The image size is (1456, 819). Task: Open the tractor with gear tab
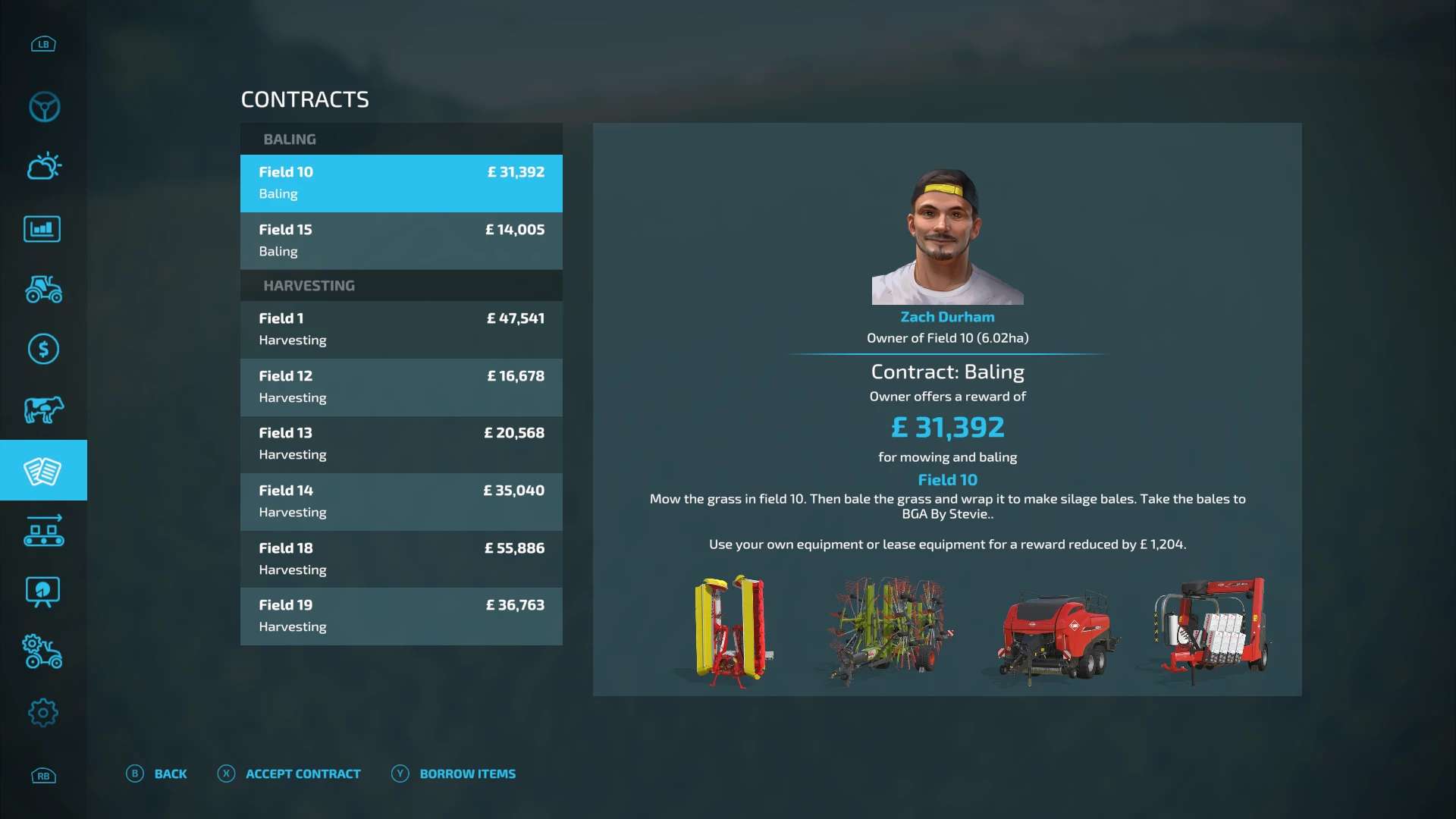[43, 652]
